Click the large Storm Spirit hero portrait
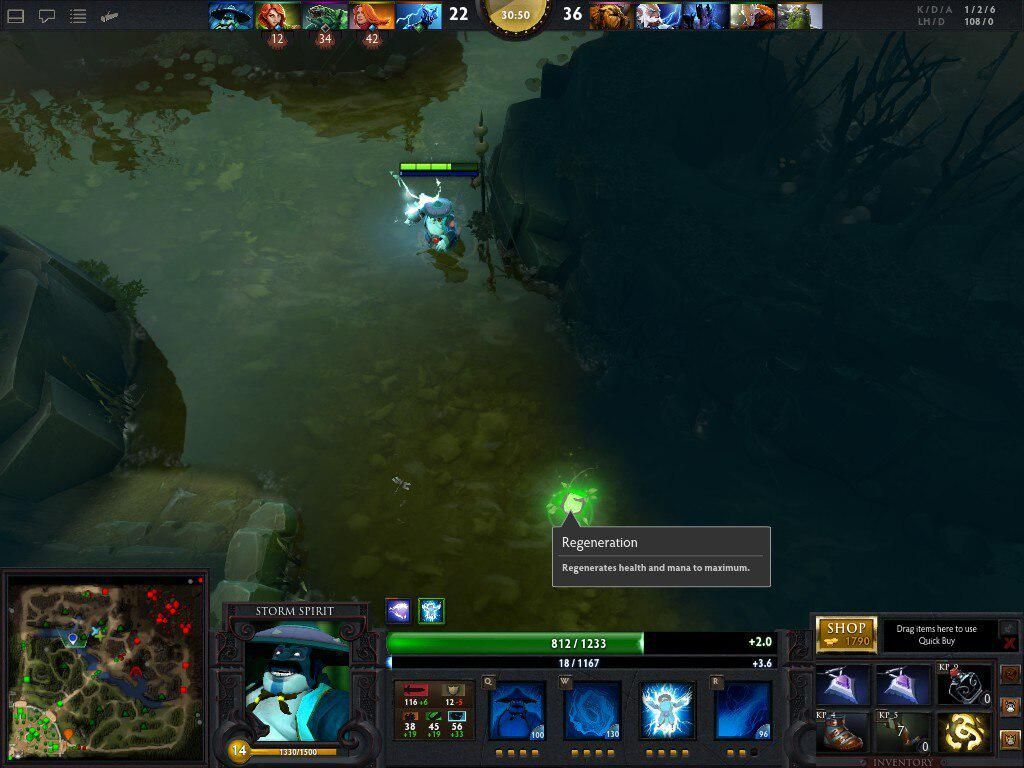1024x768 pixels. (296, 680)
